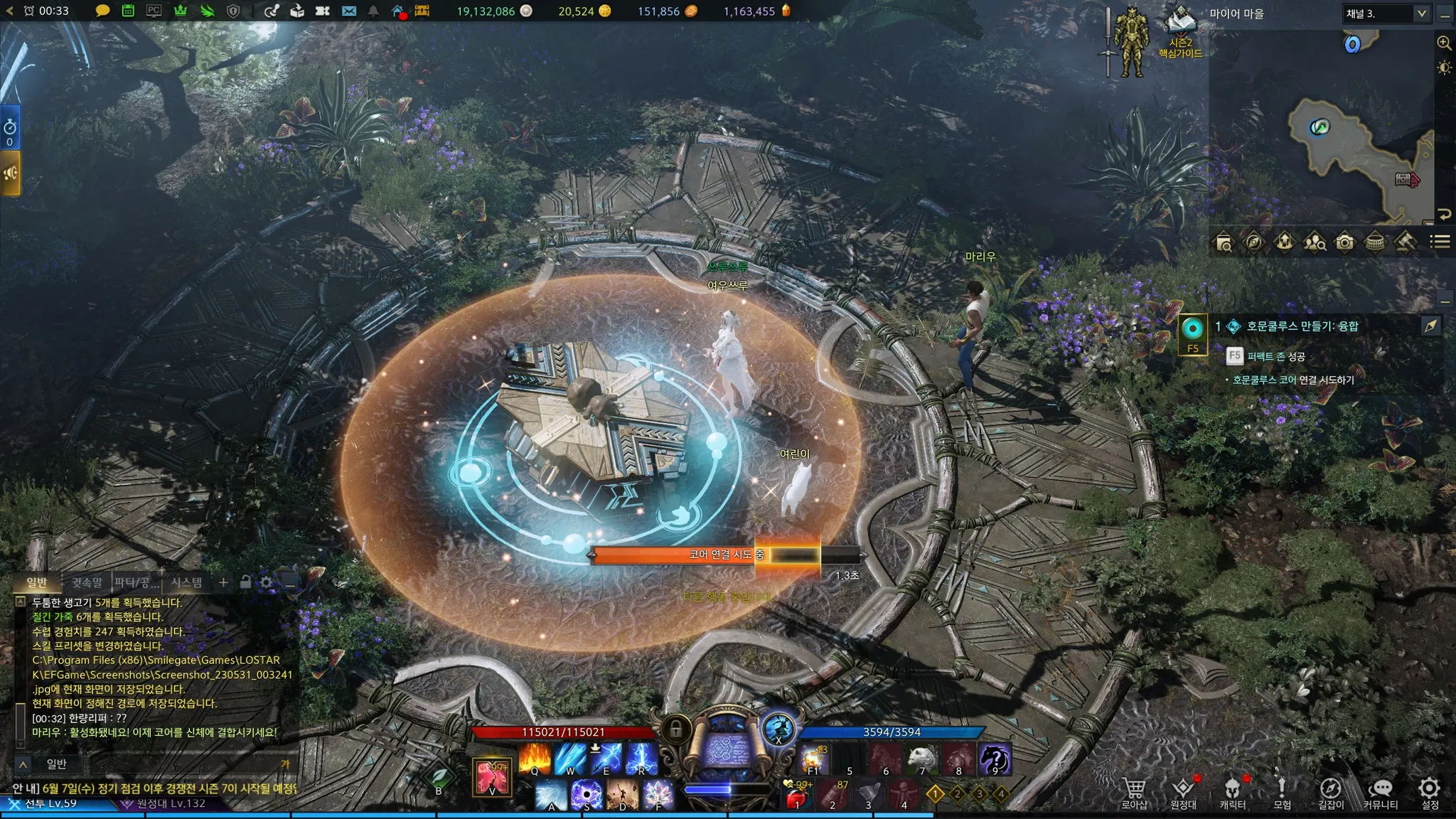Open the camera screenshot mode icon

click(x=1344, y=242)
